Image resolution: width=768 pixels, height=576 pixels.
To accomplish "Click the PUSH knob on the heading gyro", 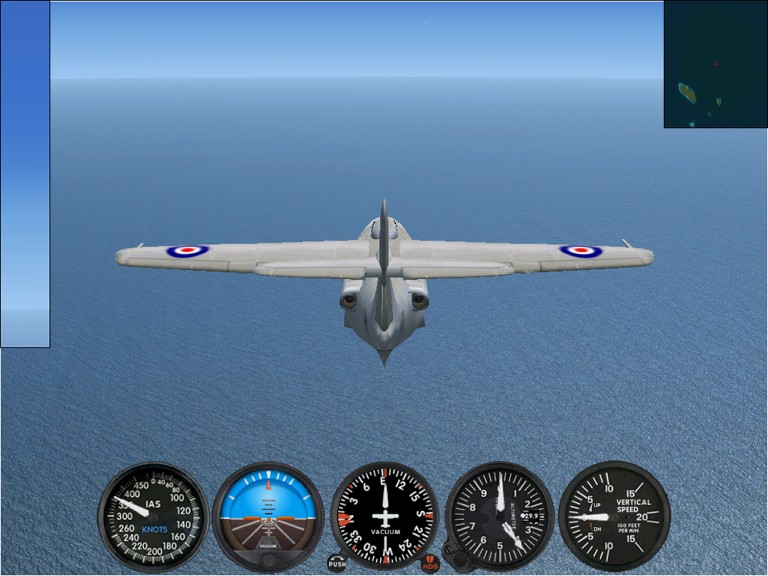I will tap(337, 563).
